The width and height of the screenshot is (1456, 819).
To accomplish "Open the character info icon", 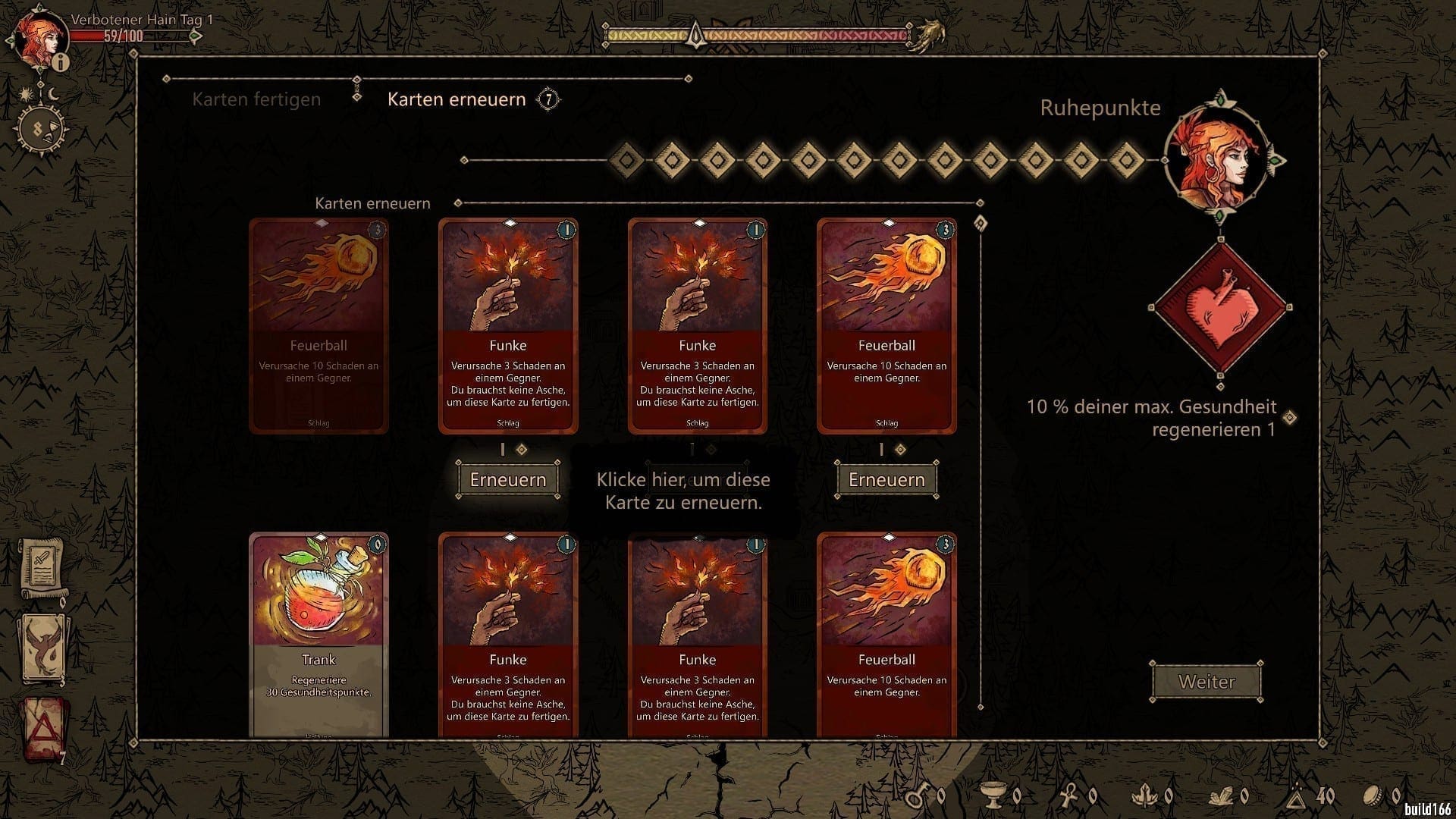I will click(61, 63).
